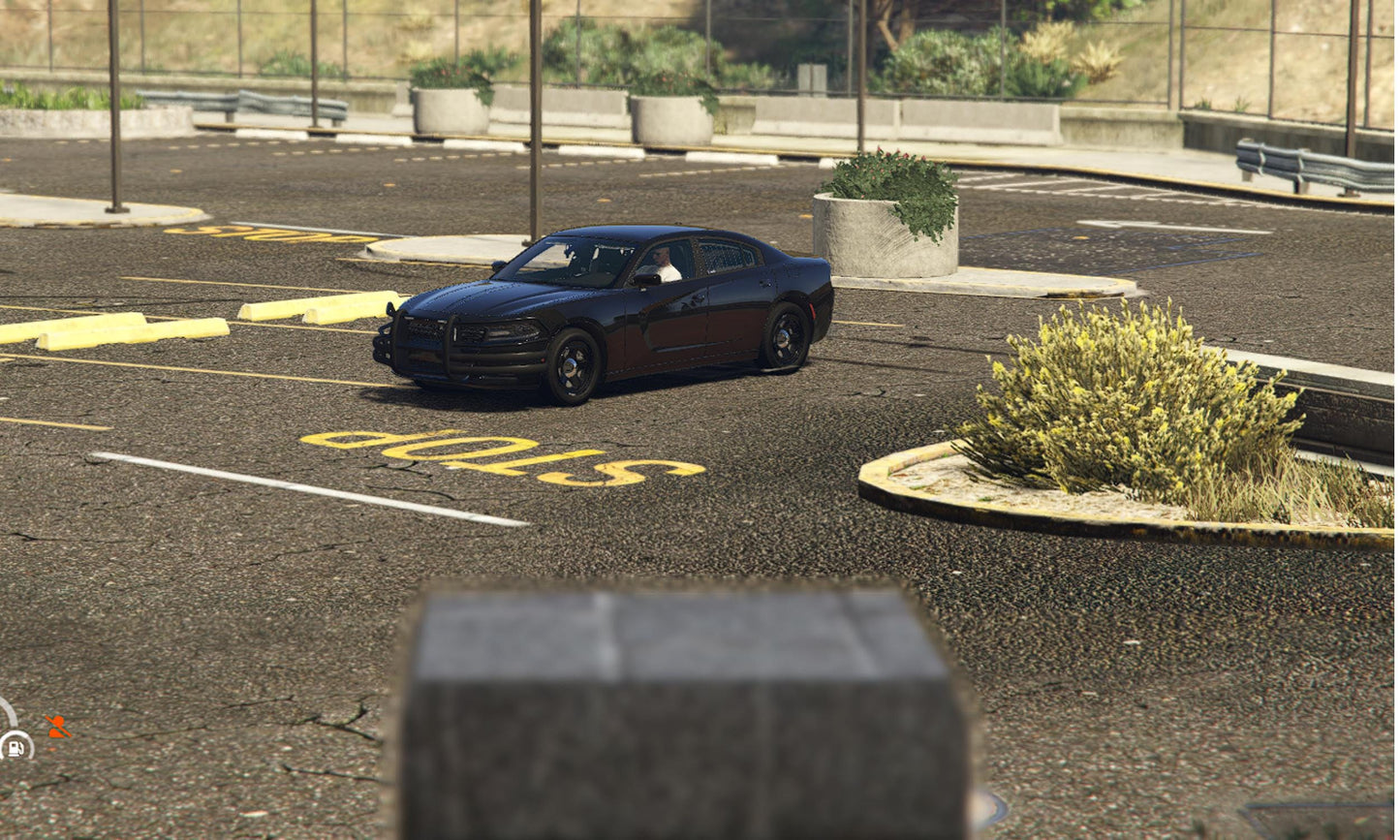The image size is (1400, 840).
Task: Click the orange seatbelt warning icon
Action: 58,727
